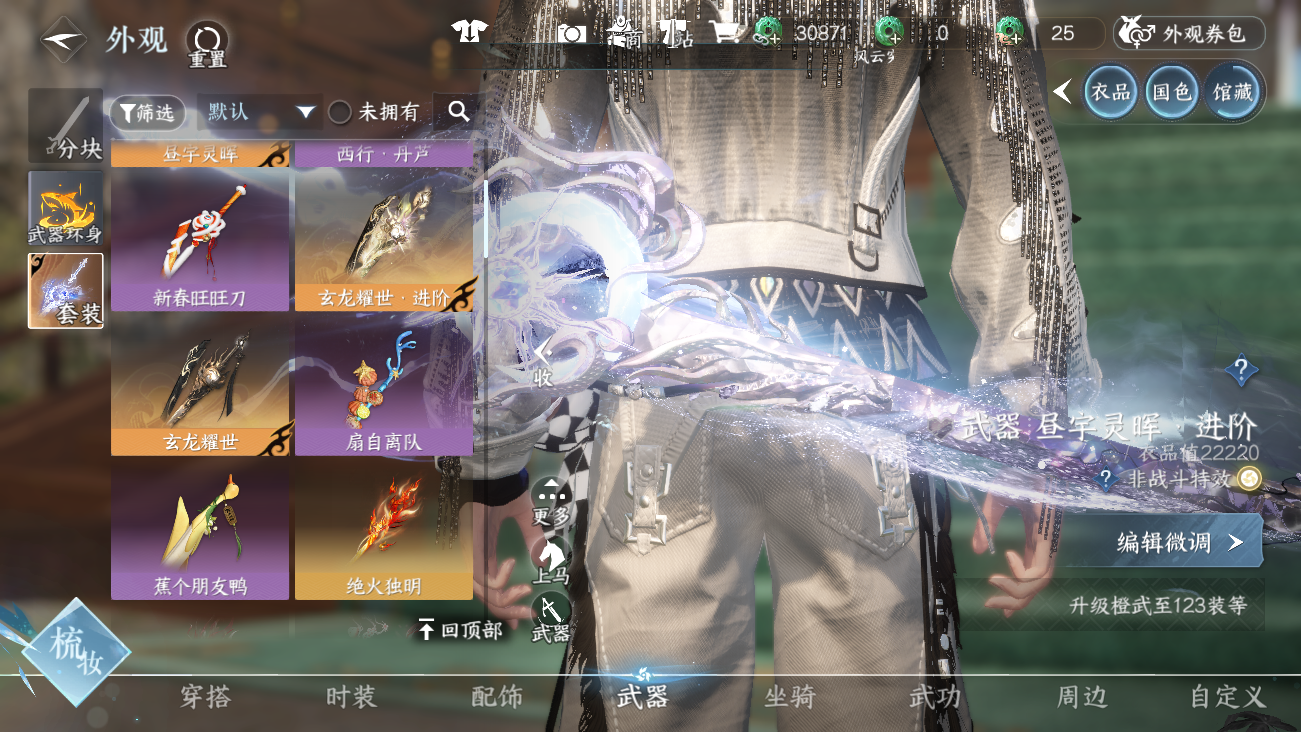The height and width of the screenshot is (732, 1301).
Task: Pick the 扇自离队 weapon skin
Action: point(384,385)
